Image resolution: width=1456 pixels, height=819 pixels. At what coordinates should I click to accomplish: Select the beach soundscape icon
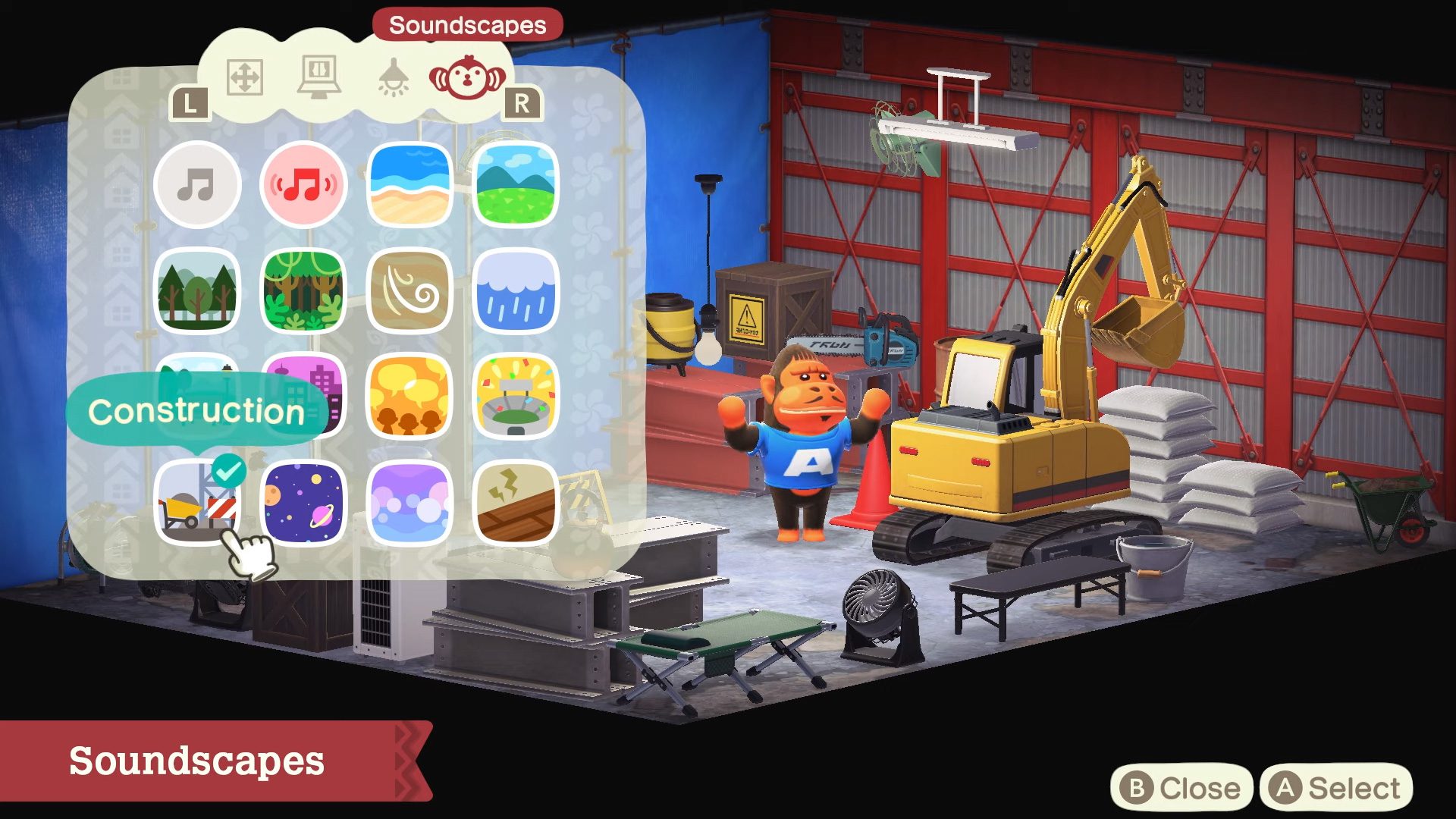409,184
